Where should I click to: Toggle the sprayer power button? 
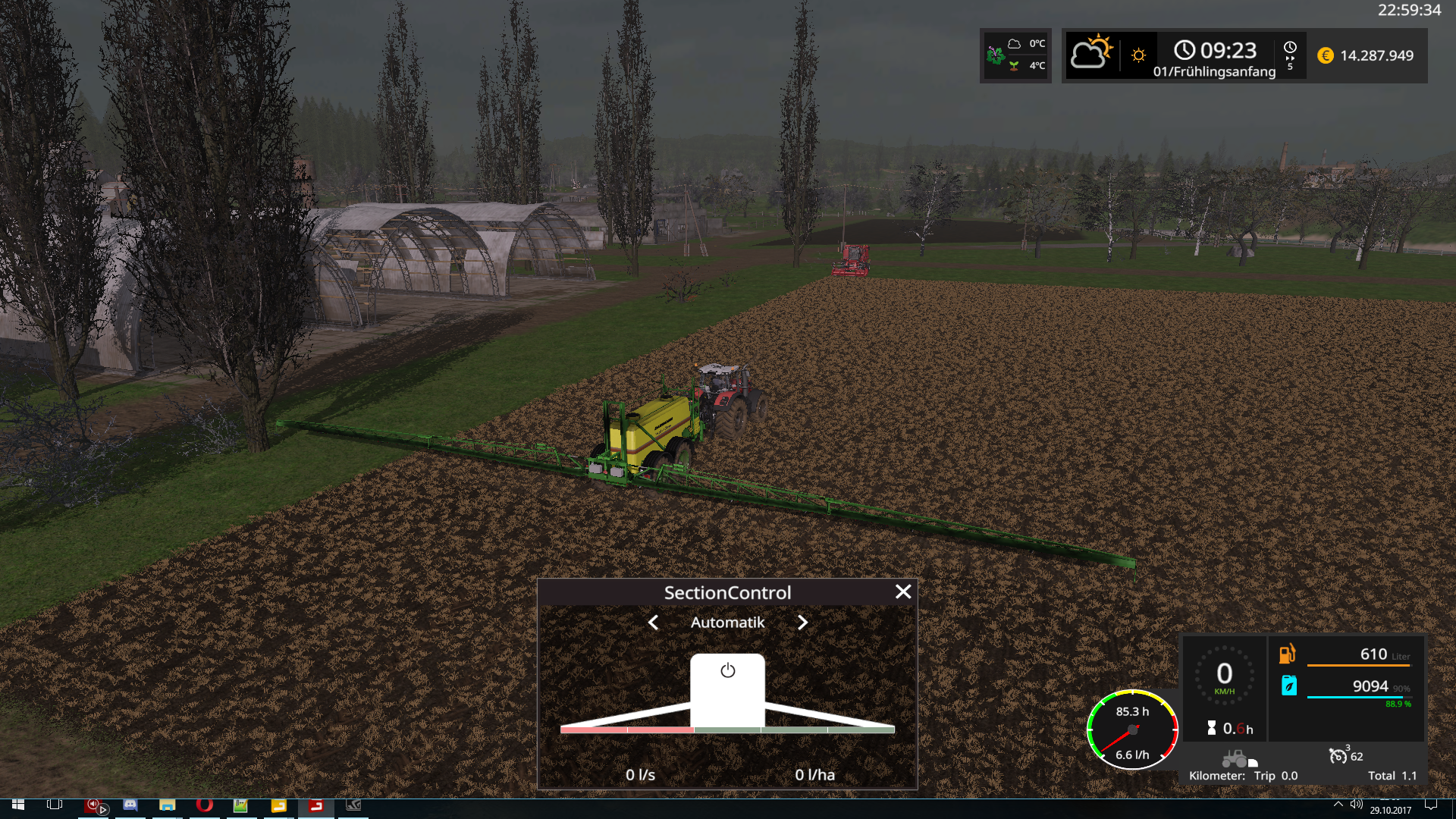(x=728, y=671)
